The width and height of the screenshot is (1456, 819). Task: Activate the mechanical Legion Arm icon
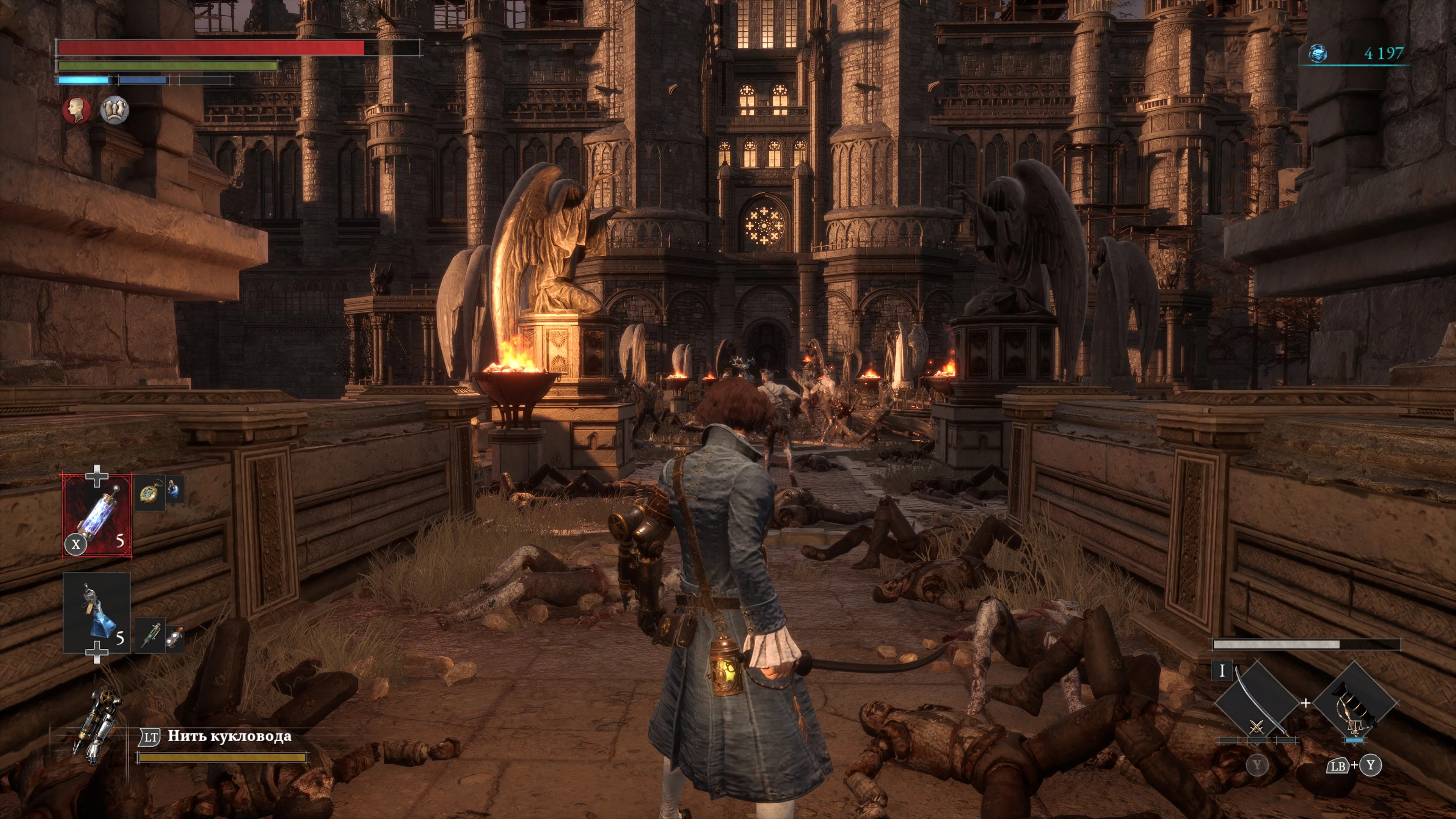(97, 726)
